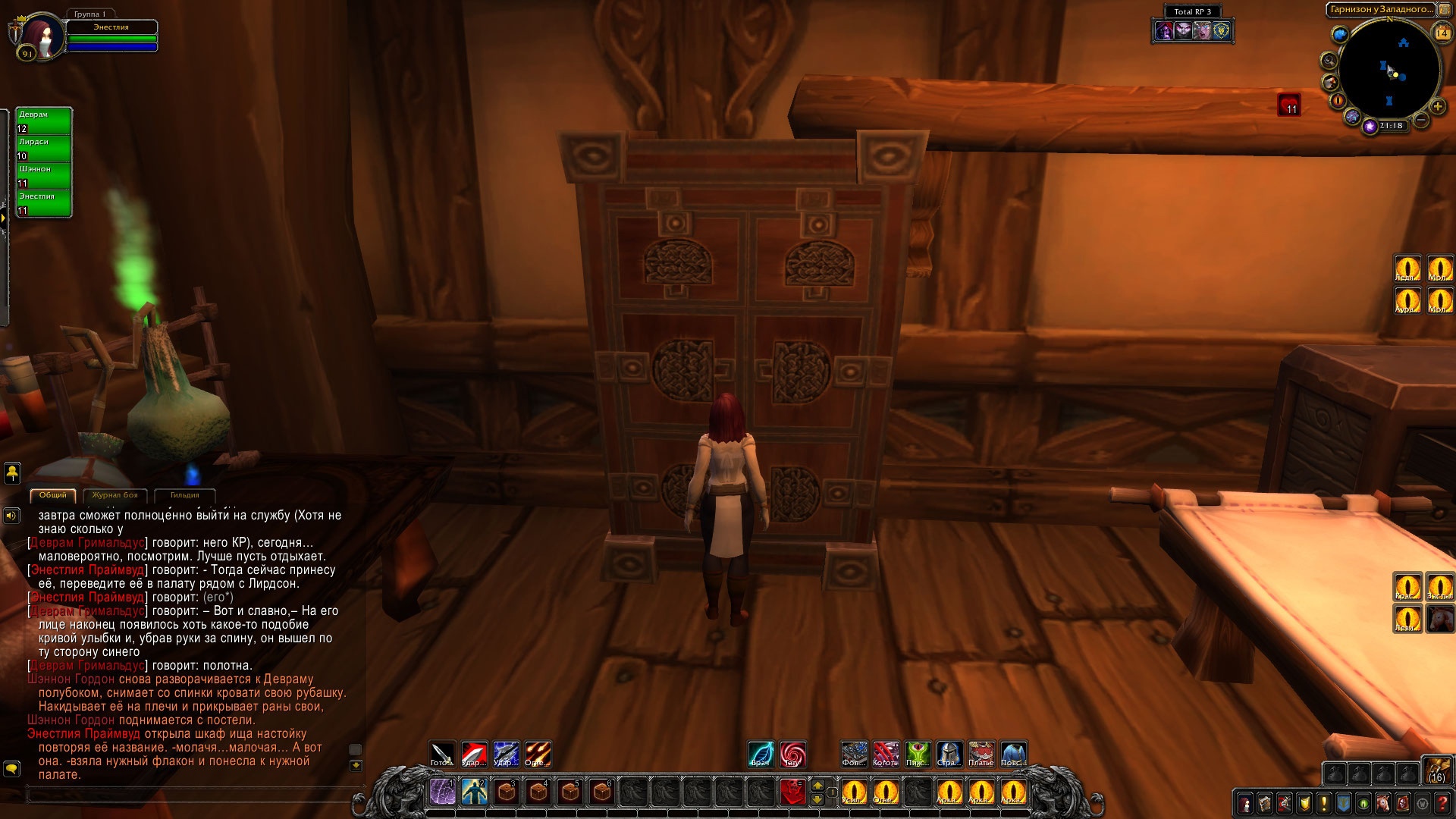The image size is (1456, 819).
Task: Open the backpack showing 16 free slots
Action: tap(1437, 768)
